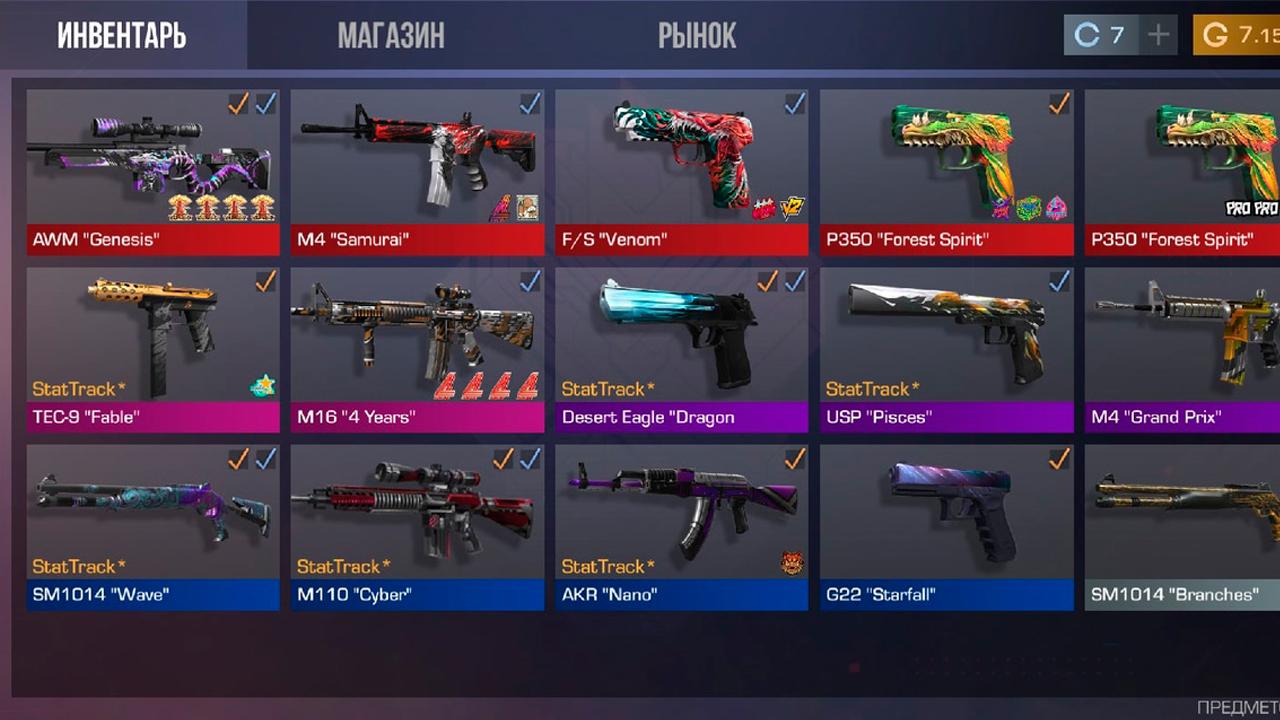This screenshot has height=720, width=1280.
Task: Add silver currency with the plus button
Action: 1158,36
